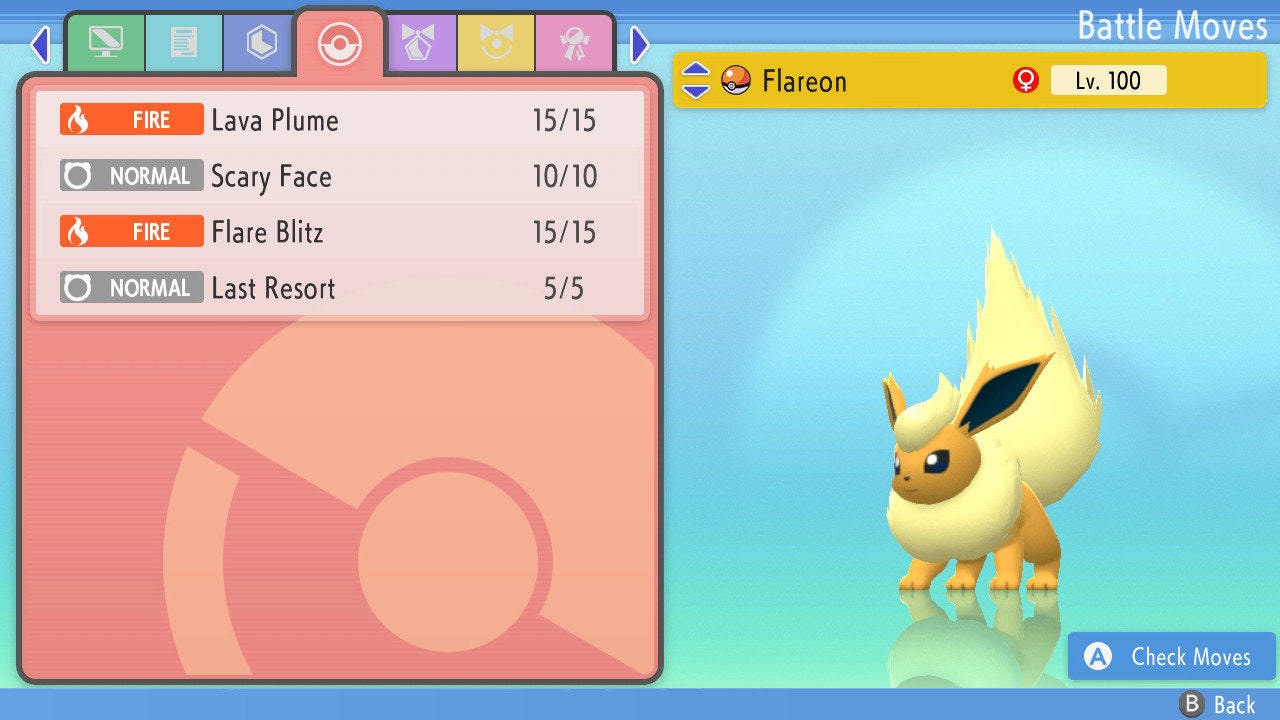
Task: Show the pink ribbon tab
Action: pyautogui.click(x=574, y=43)
